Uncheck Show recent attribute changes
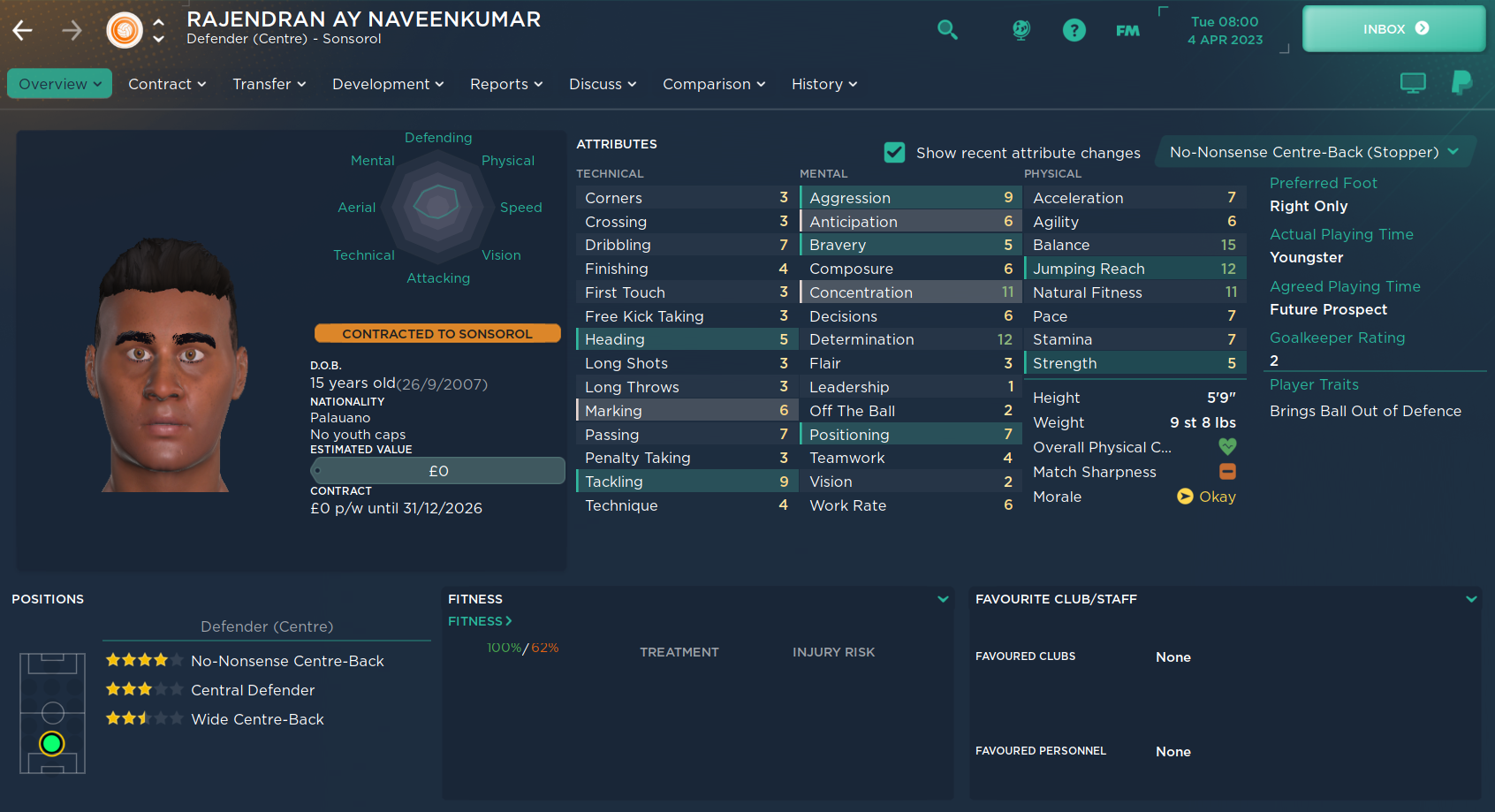Screen dimensions: 1495x812 pos(894,152)
